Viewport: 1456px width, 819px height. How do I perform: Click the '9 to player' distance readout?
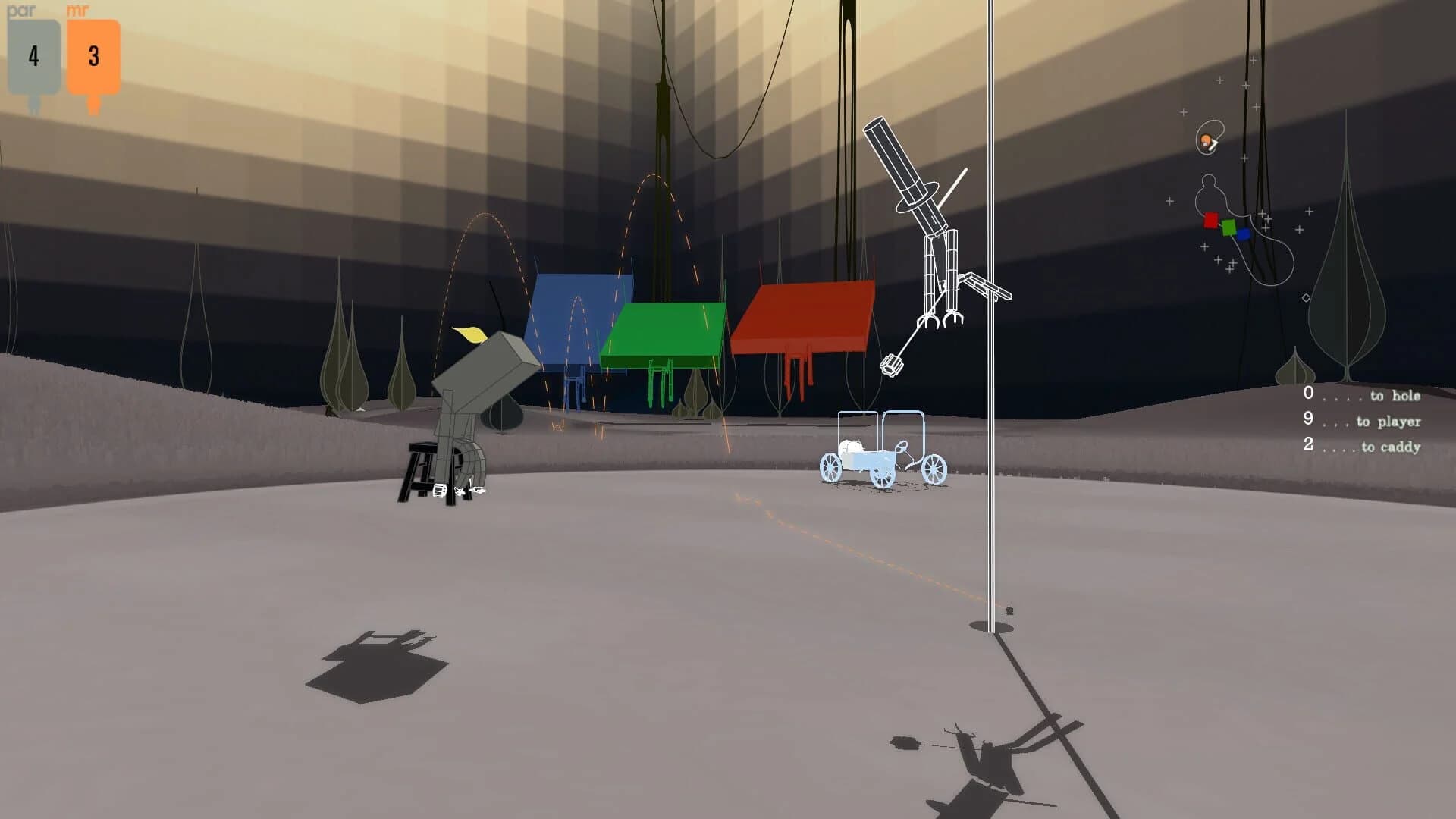point(1361,422)
